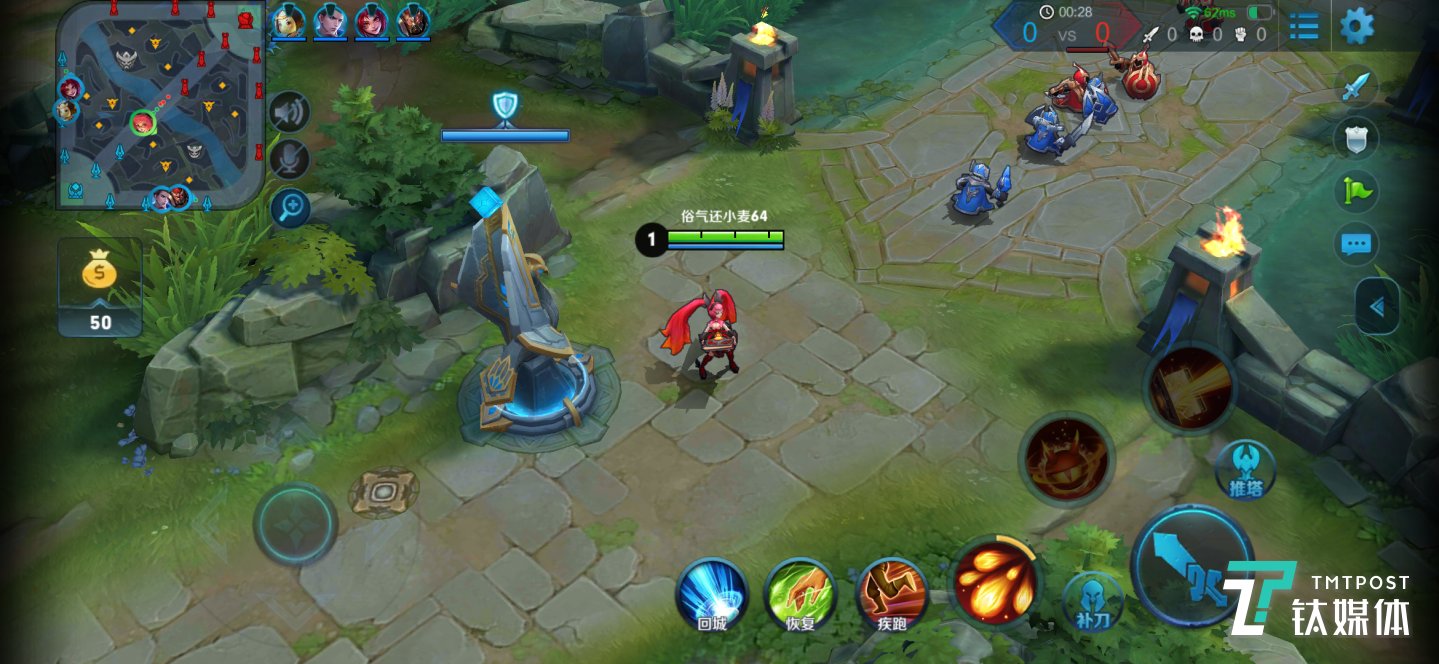Tap the minimap
Viewport: 1439px width, 664px height.
[x=160, y=105]
